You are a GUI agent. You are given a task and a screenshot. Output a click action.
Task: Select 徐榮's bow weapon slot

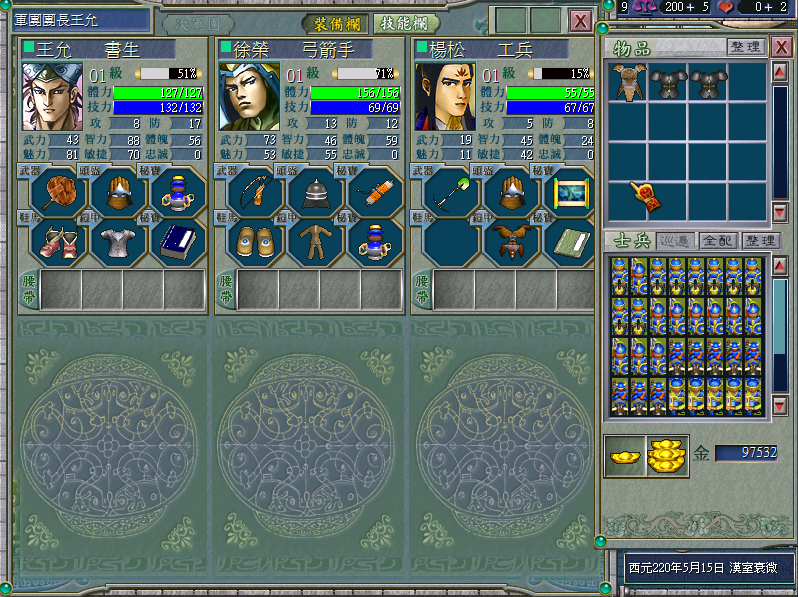click(254, 190)
